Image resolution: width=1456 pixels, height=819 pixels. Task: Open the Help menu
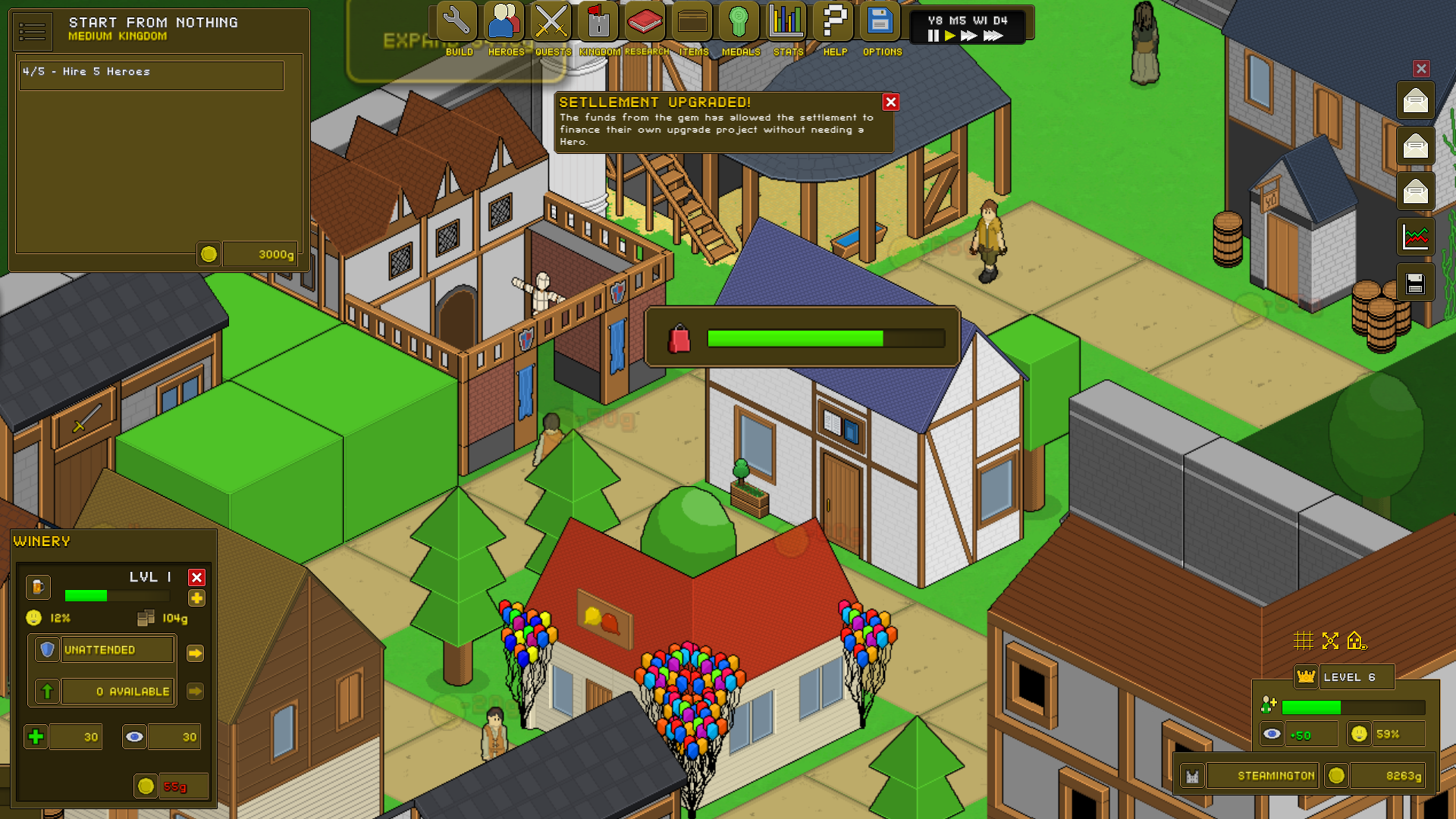coord(834,23)
